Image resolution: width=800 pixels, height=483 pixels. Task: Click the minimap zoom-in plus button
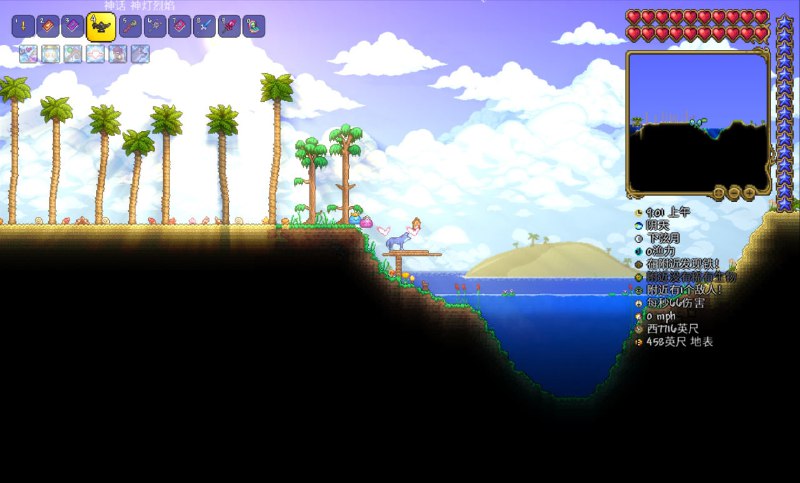click(x=749, y=191)
